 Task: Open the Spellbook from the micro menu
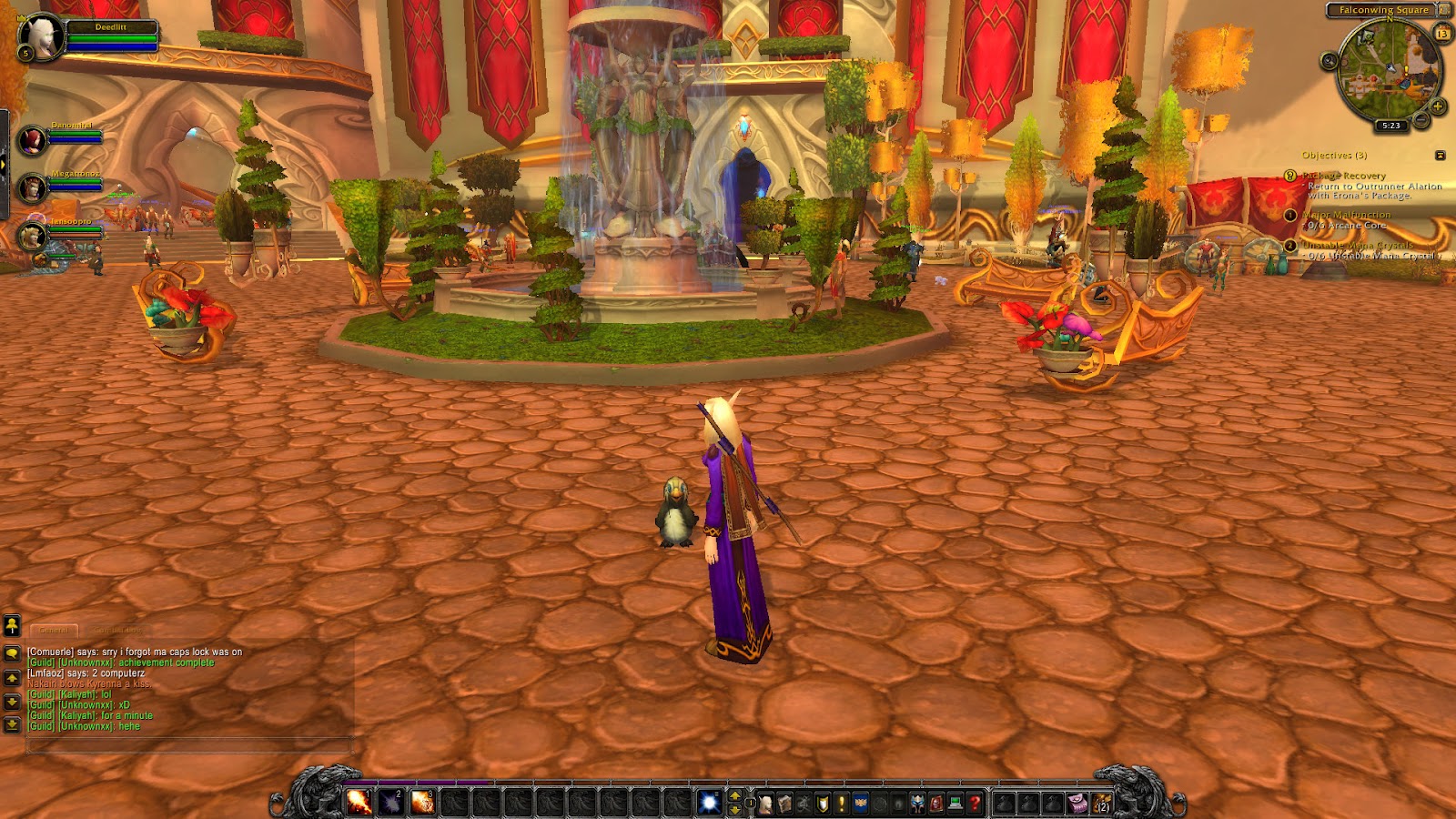pyautogui.click(x=785, y=804)
